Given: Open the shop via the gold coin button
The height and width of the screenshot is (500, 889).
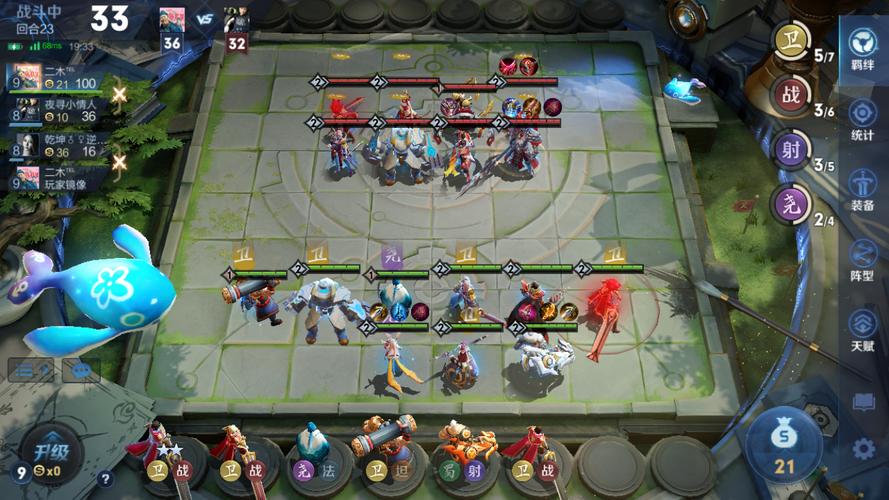Looking at the screenshot, I should [784, 442].
